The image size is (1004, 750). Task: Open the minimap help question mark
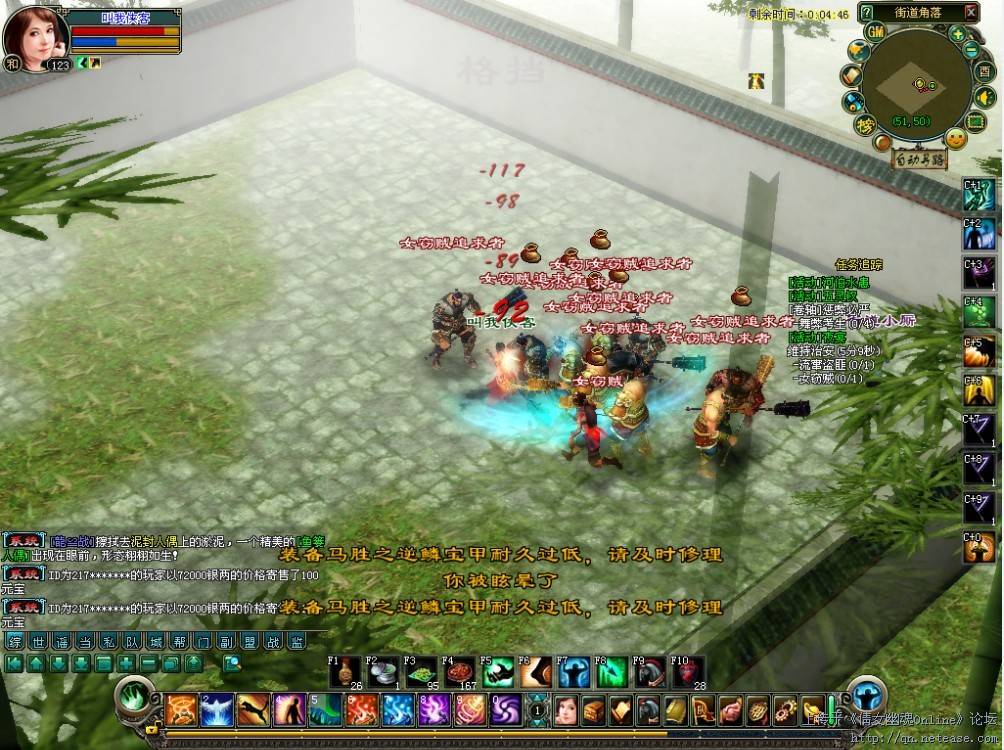(x=866, y=12)
